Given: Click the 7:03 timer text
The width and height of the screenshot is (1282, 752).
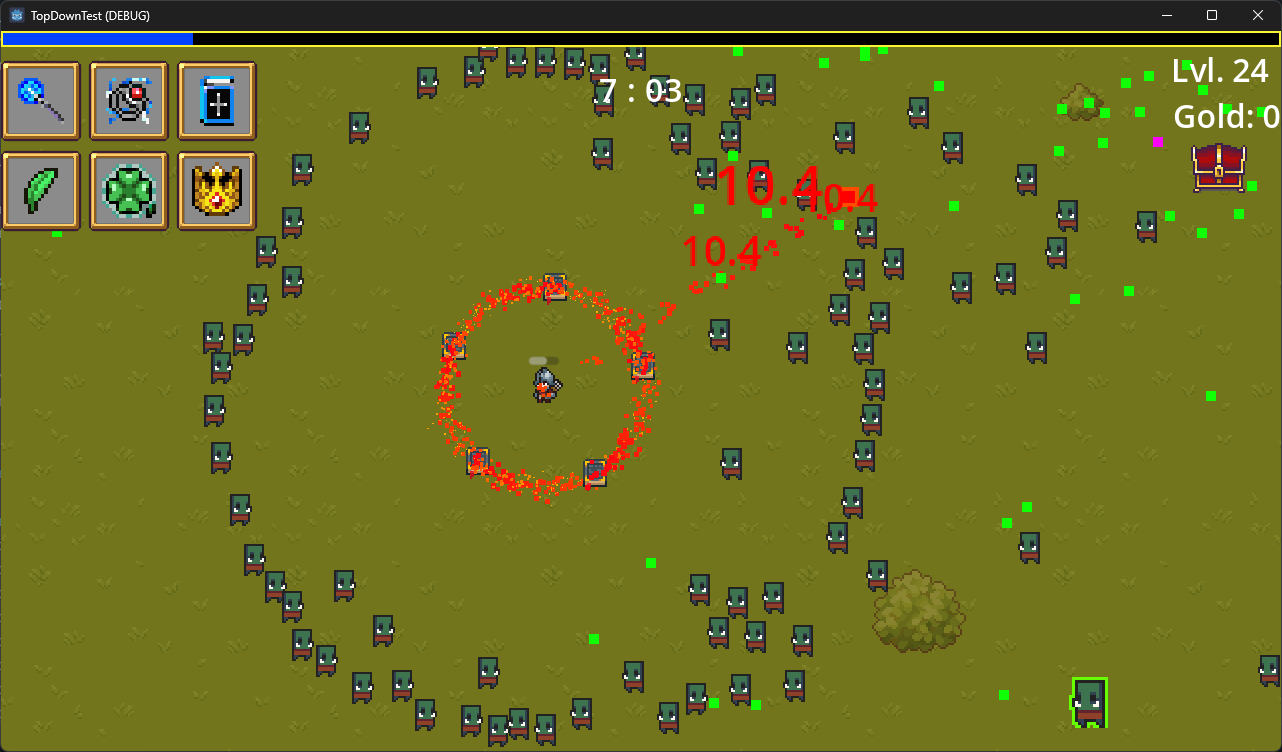Looking at the screenshot, I should click(640, 90).
